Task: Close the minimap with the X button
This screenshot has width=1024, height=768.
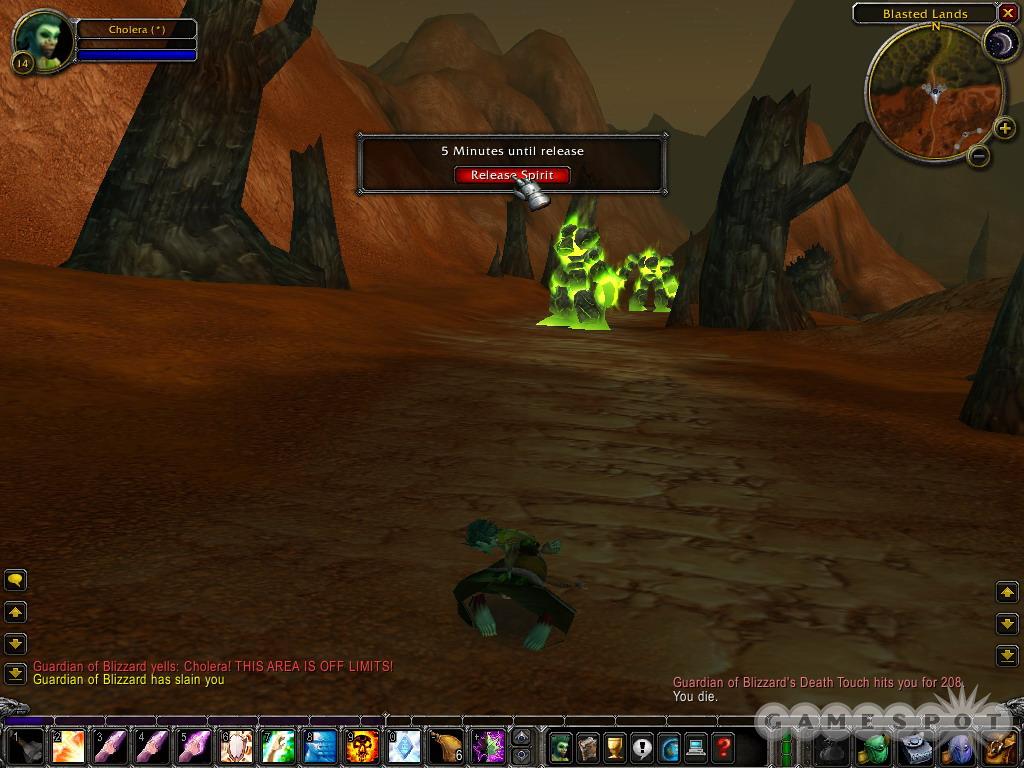Action: point(1007,13)
